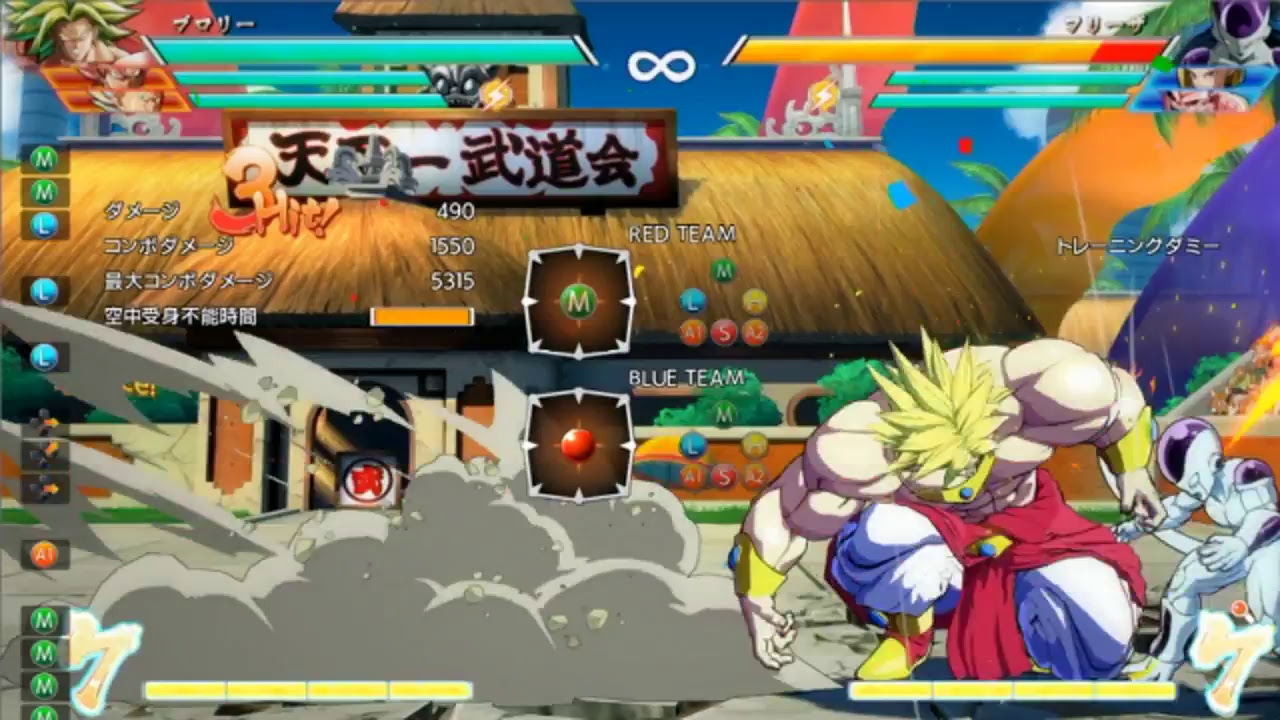This screenshot has height=720, width=1280.
Task: Click the infinity timer symbol
Action: (x=661, y=65)
